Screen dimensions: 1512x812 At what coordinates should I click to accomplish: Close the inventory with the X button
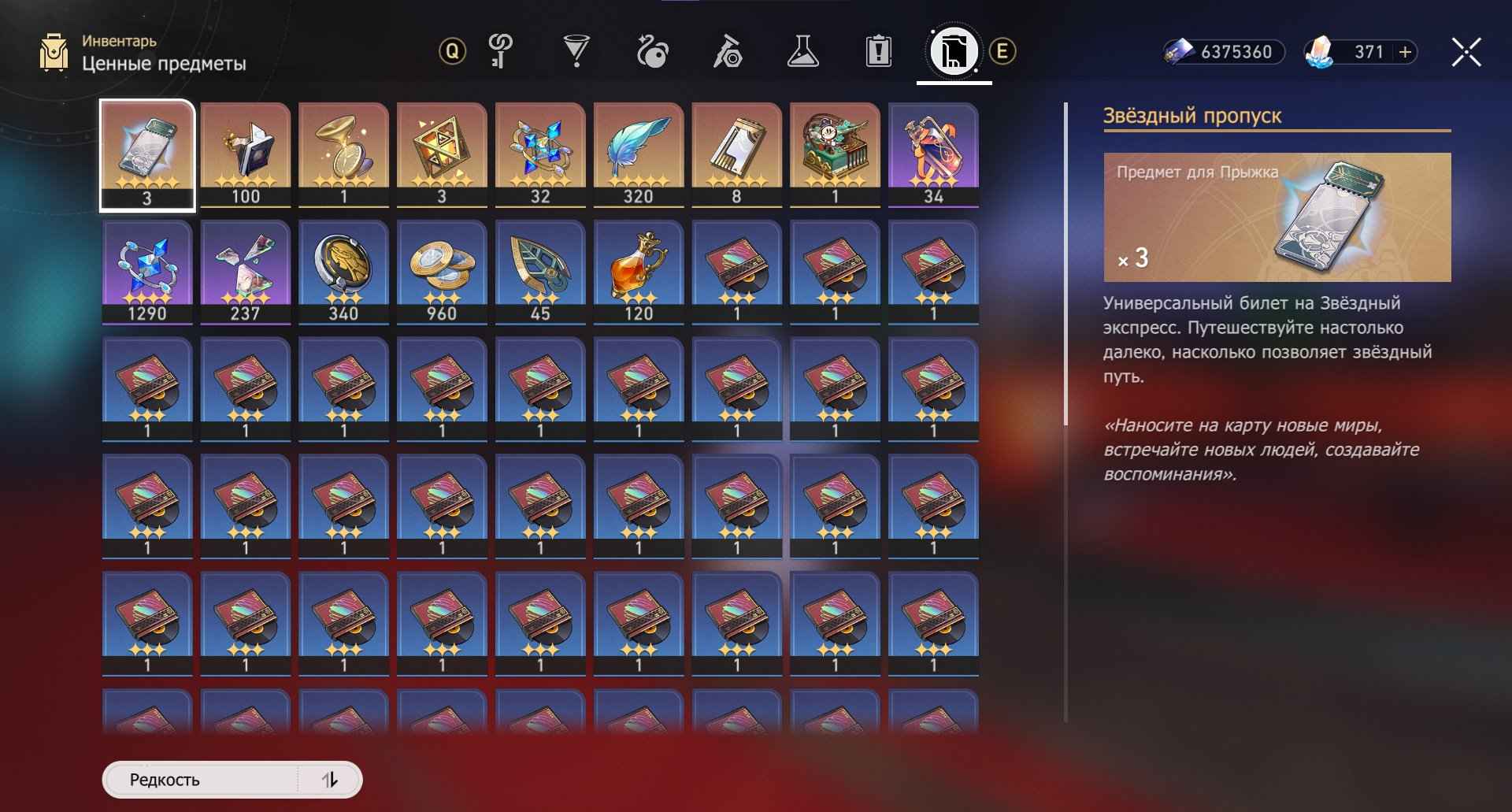tap(1466, 53)
